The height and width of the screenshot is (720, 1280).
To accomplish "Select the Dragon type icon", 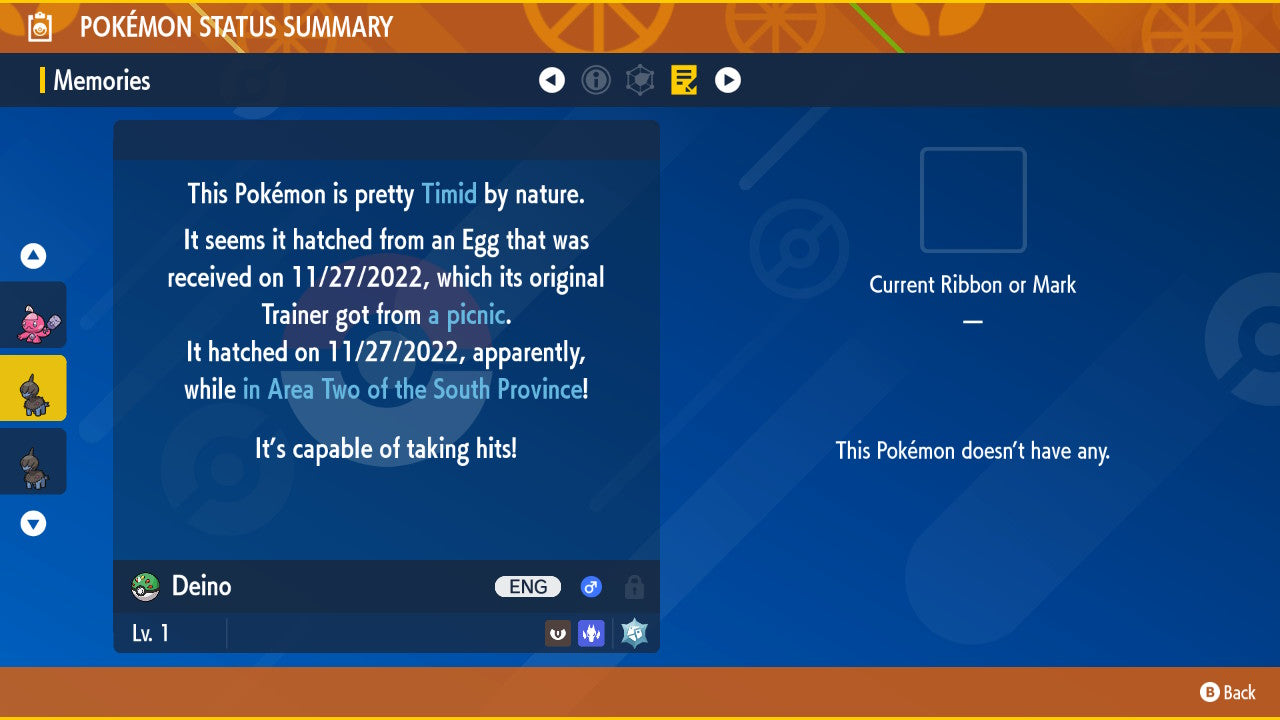I will [x=591, y=632].
